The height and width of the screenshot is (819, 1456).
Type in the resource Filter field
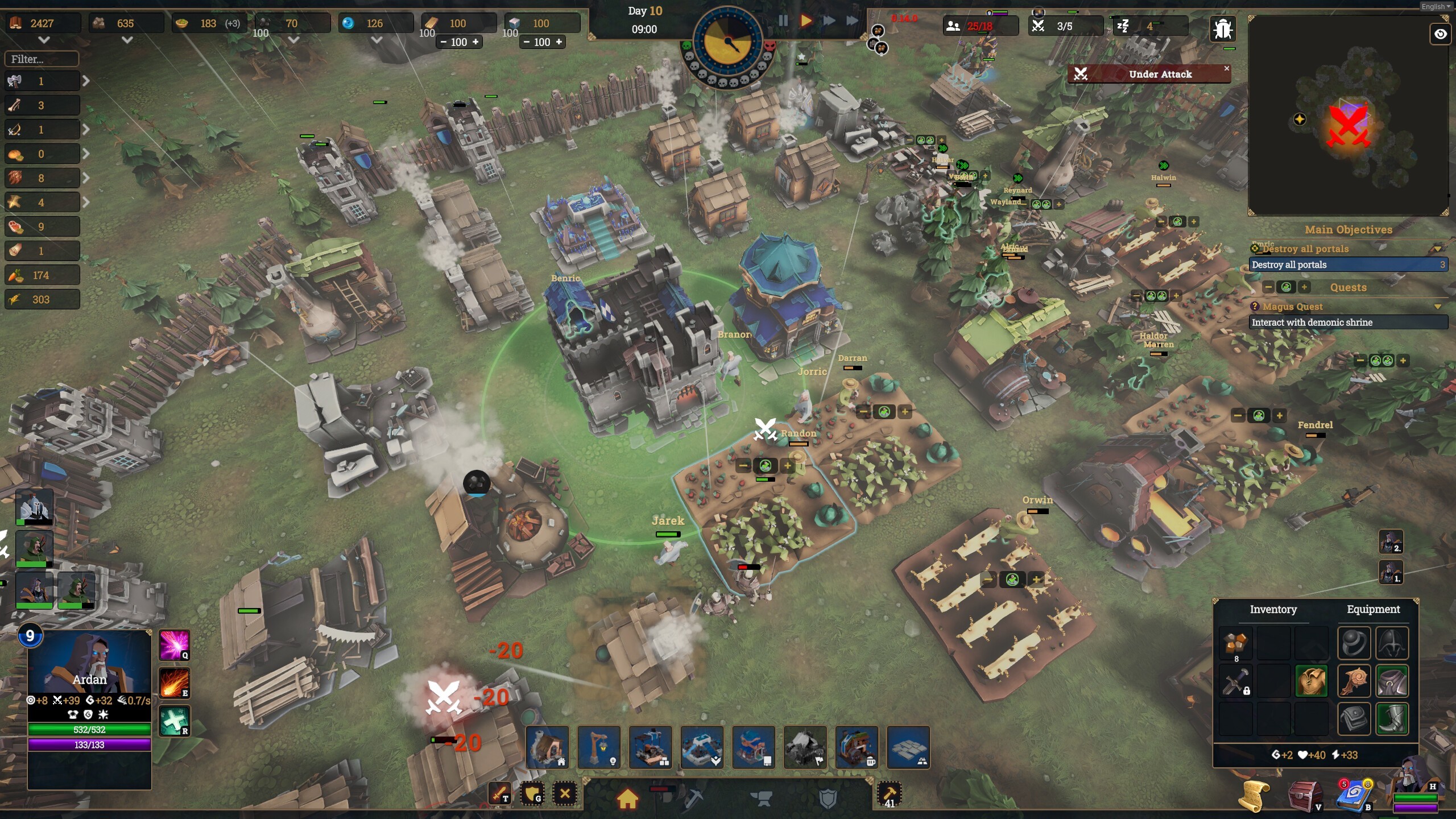(x=42, y=59)
